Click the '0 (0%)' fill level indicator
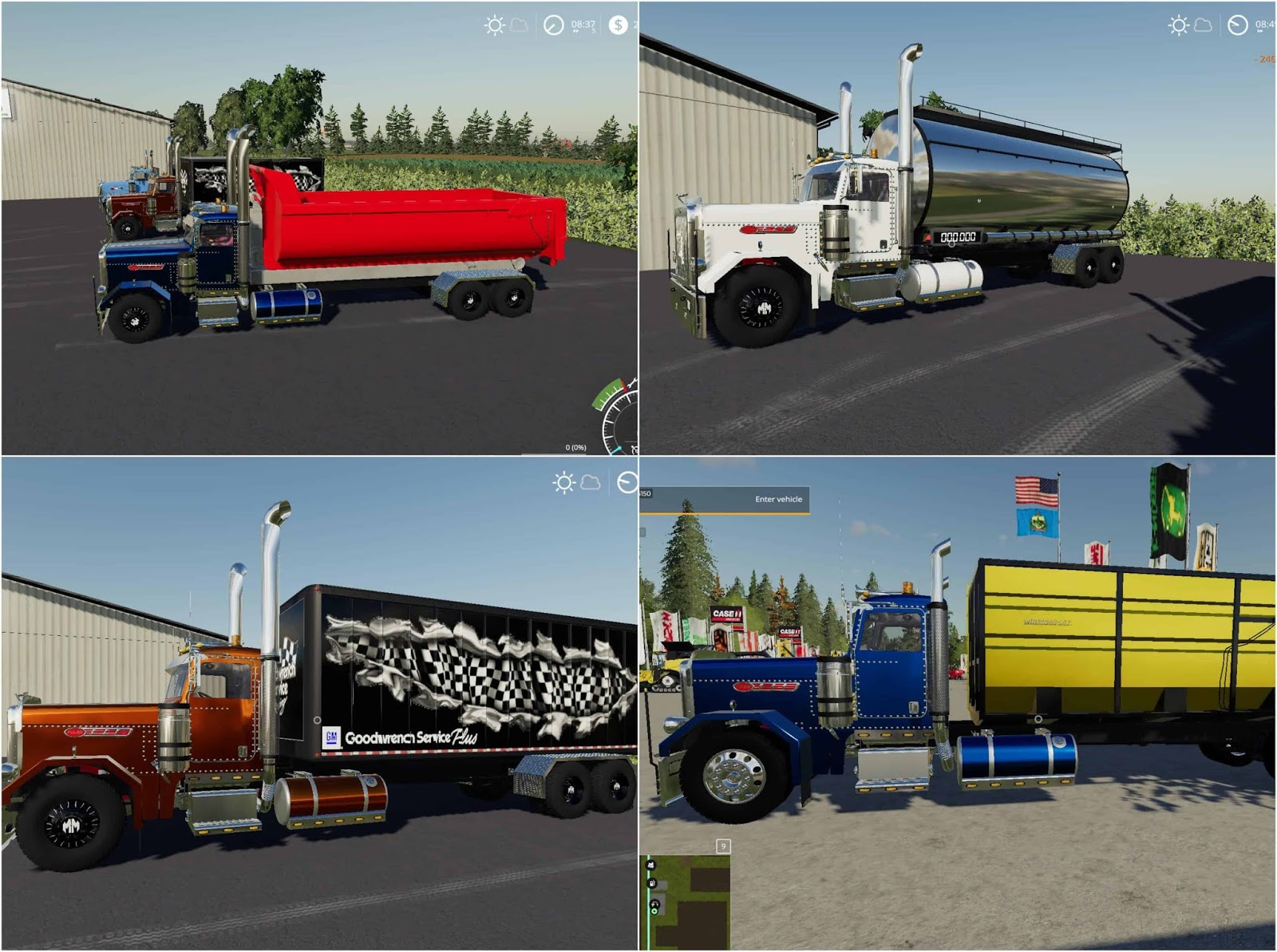 click(x=576, y=448)
